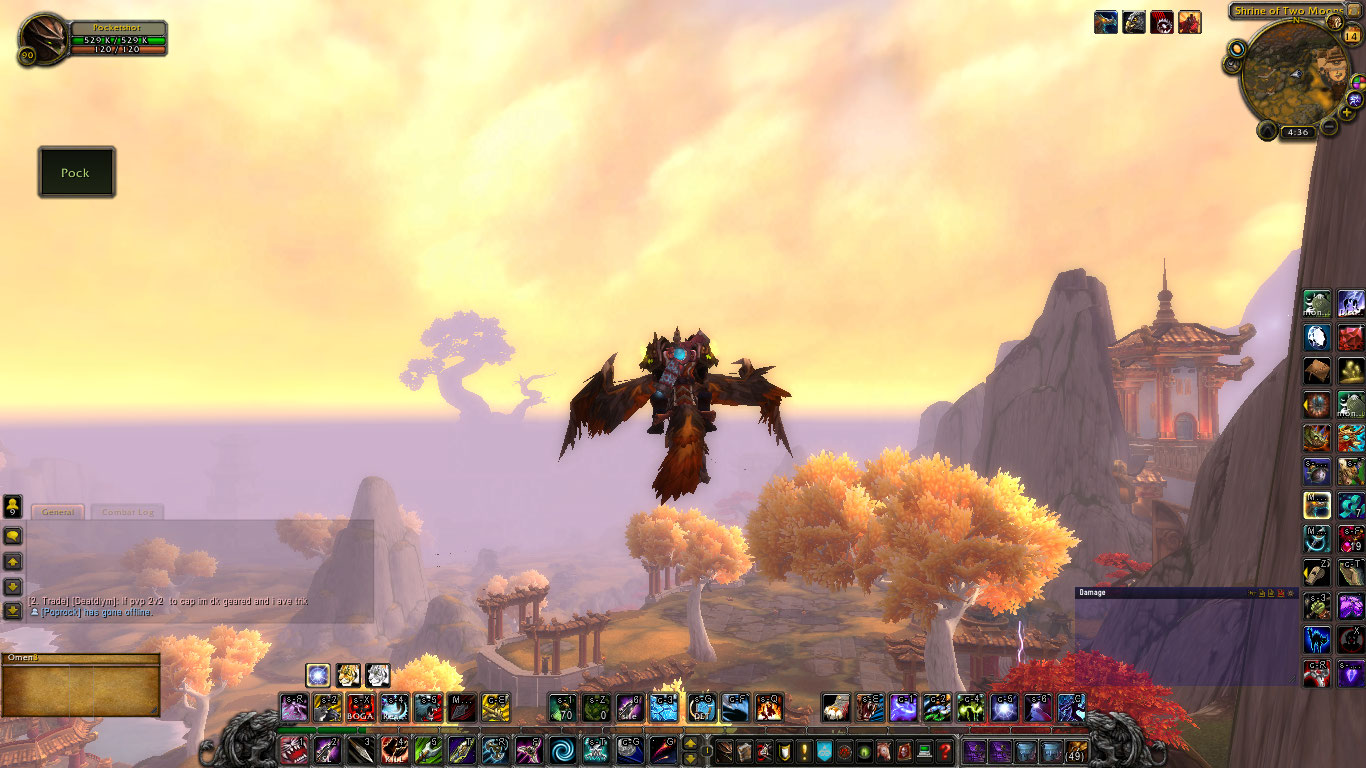Zoom in the minimap with plus button
Viewport: 1366px width, 768px height.
point(1348,113)
